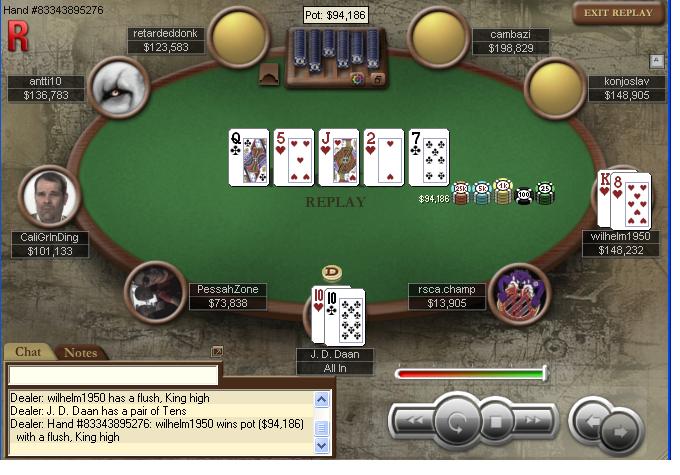
Task: Fast-forward the replay
Action: [532, 421]
